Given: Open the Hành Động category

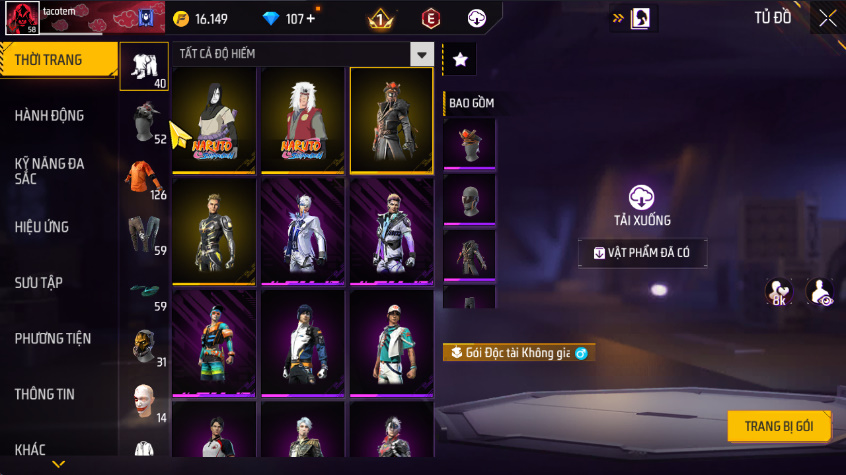Looking at the screenshot, I should coord(50,116).
